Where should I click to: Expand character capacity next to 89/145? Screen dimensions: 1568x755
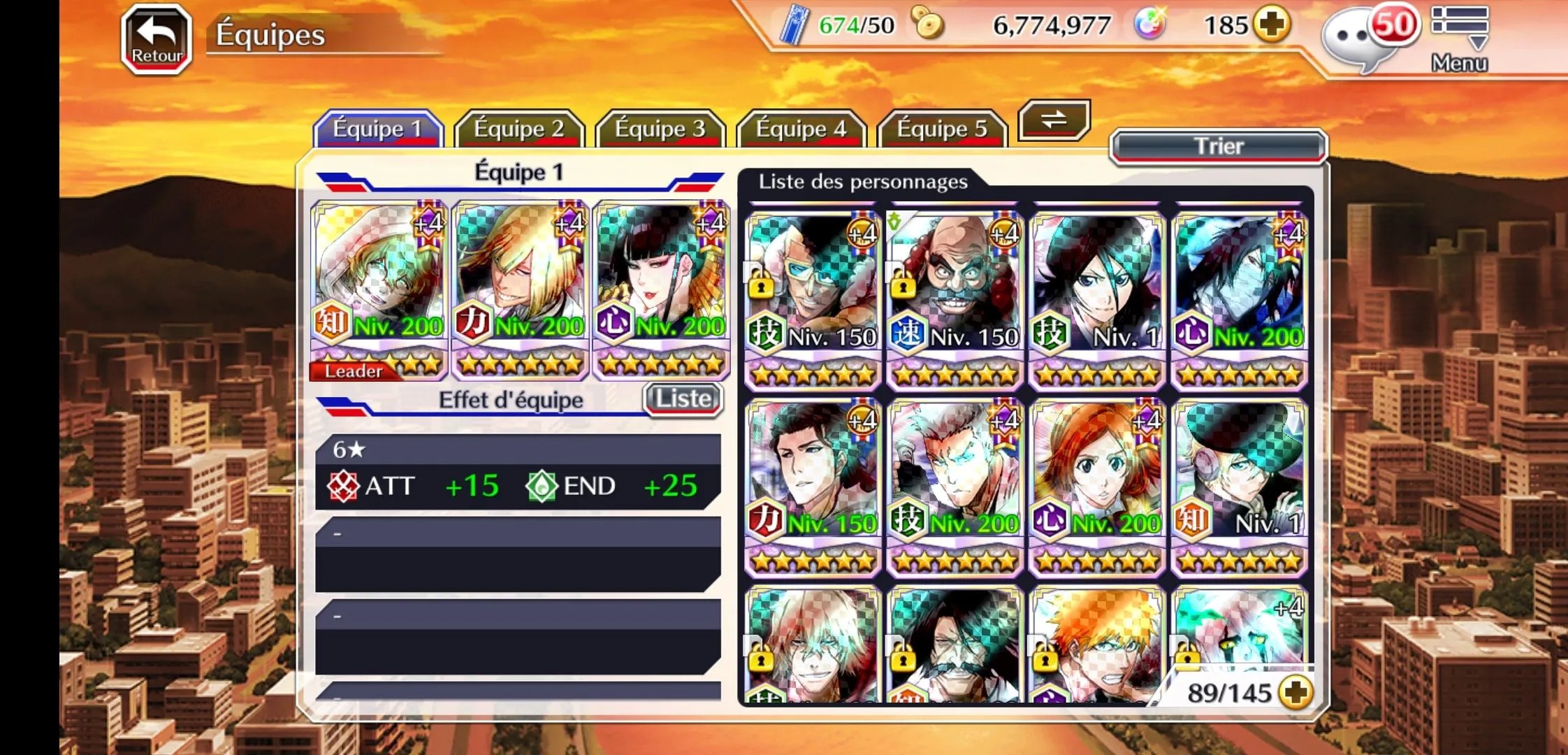(x=1295, y=693)
